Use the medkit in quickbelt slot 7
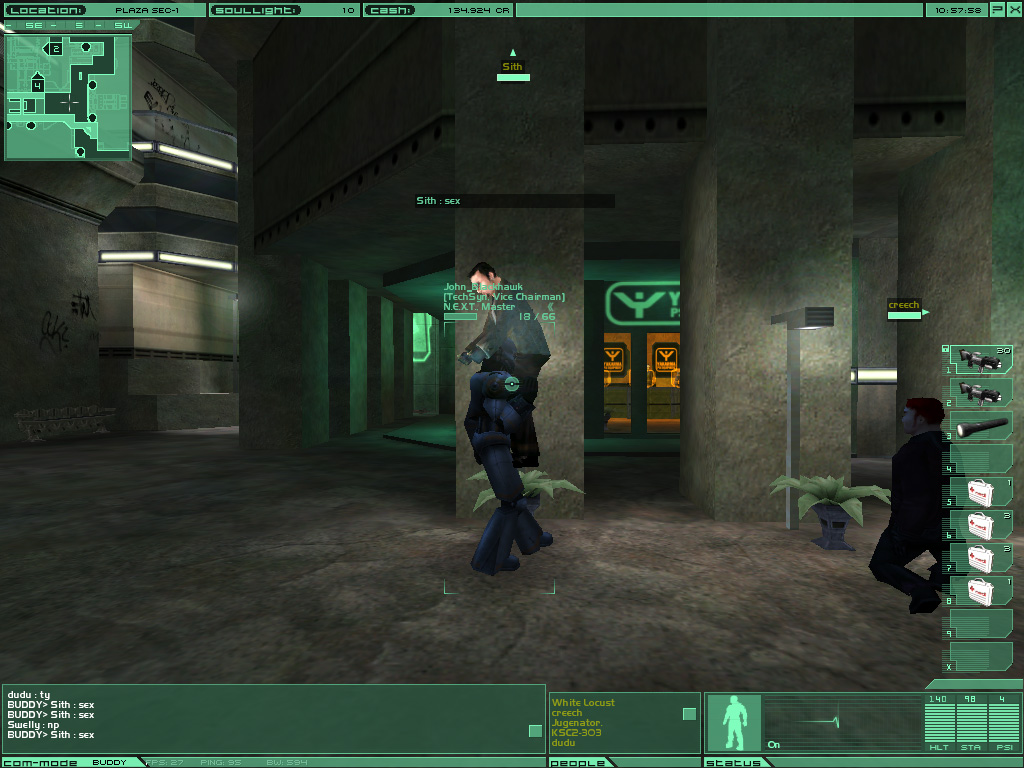Image resolution: width=1024 pixels, height=768 pixels. pos(980,558)
